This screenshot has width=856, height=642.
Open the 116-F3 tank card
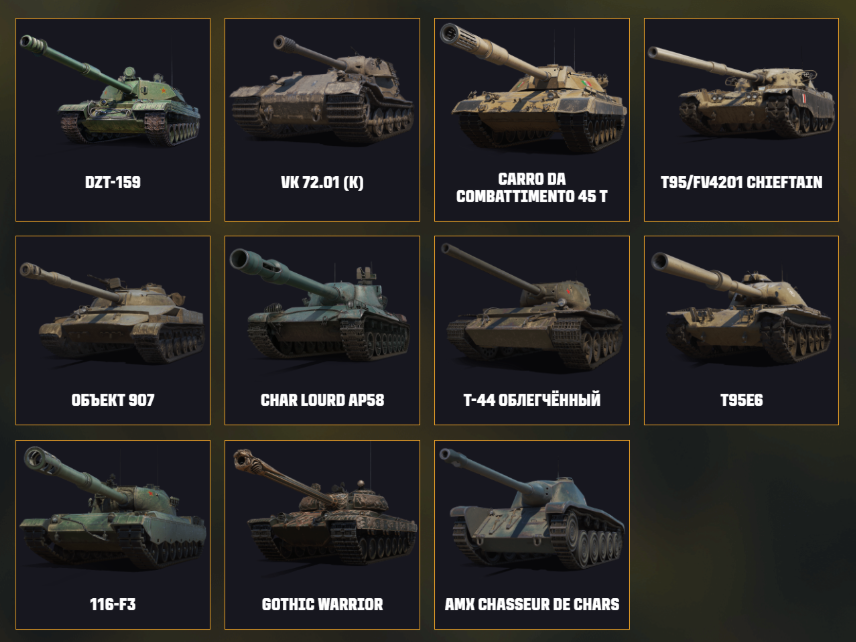(x=113, y=534)
